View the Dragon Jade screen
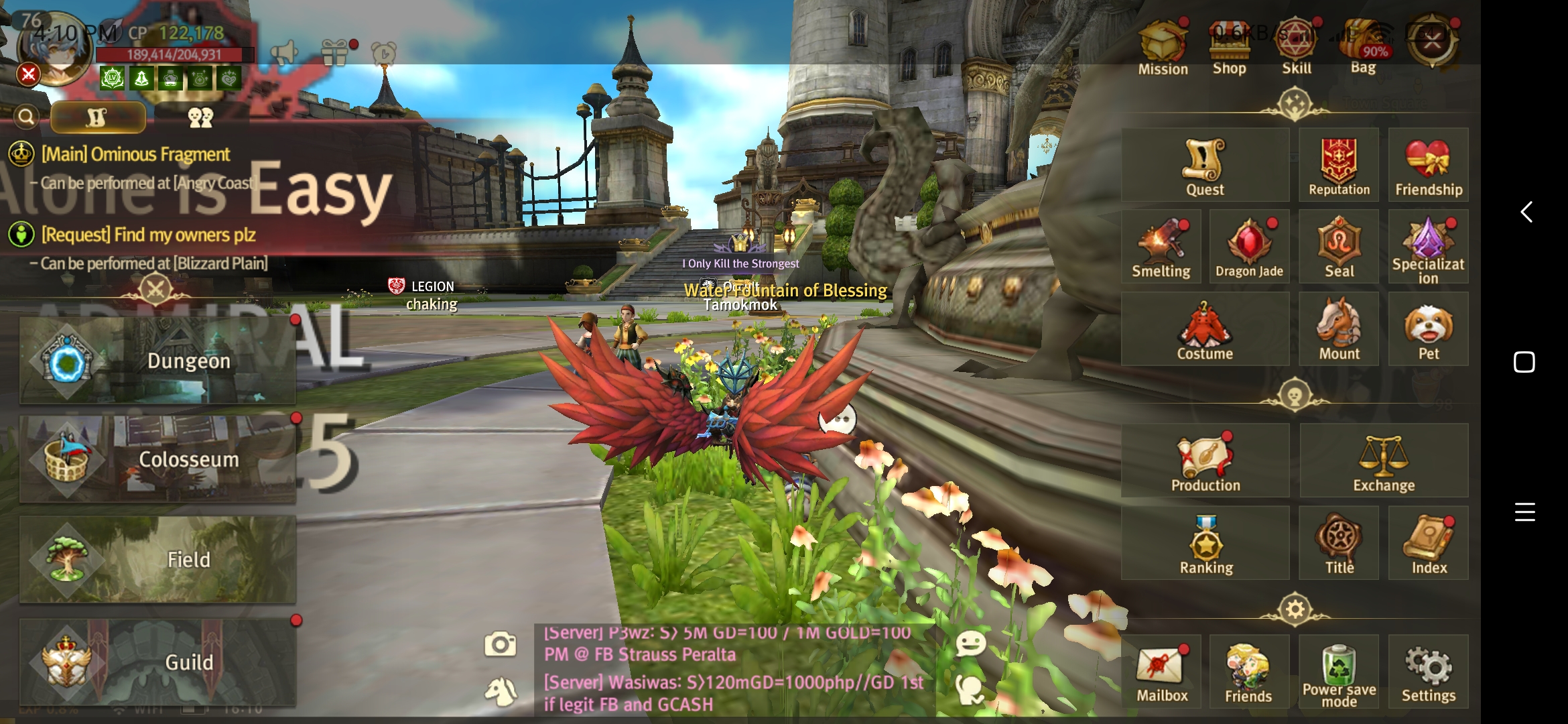1568x724 pixels. [1249, 248]
